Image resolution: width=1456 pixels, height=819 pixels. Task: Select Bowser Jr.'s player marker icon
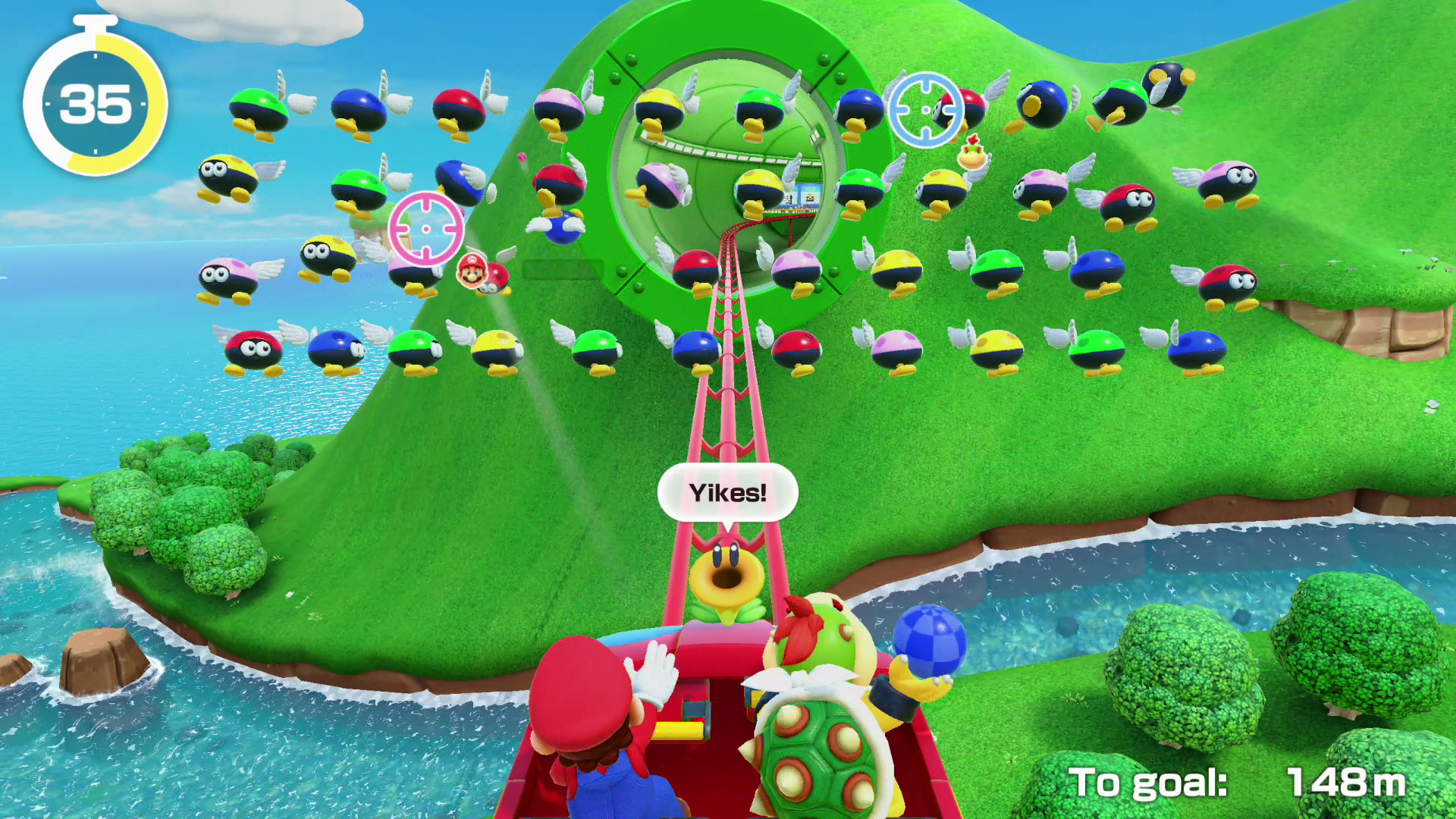pyautogui.click(x=972, y=155)
